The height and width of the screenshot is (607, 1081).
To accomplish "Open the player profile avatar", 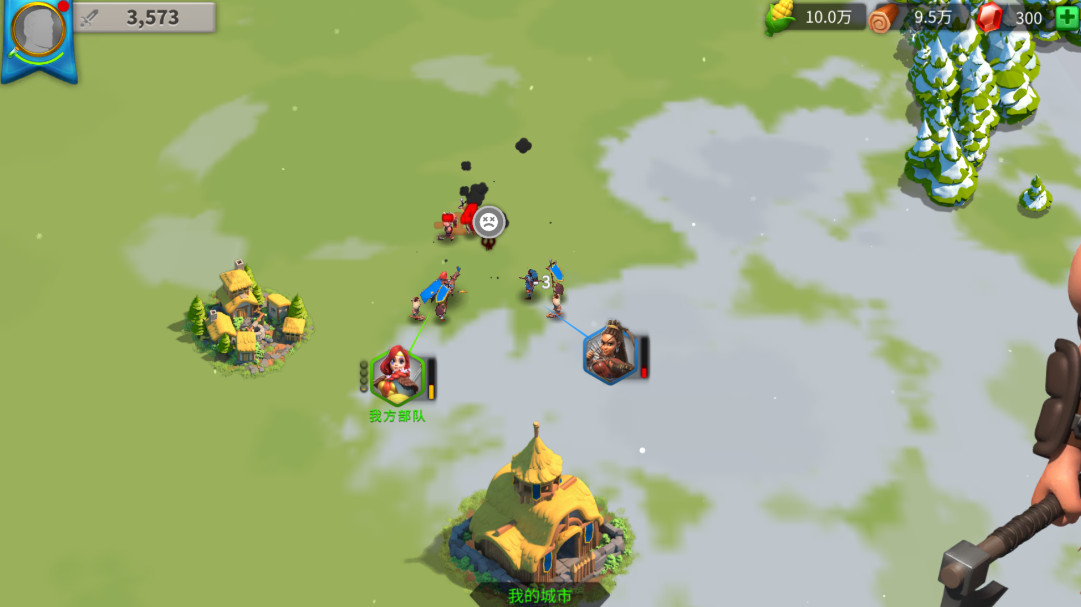I will 39,30.
